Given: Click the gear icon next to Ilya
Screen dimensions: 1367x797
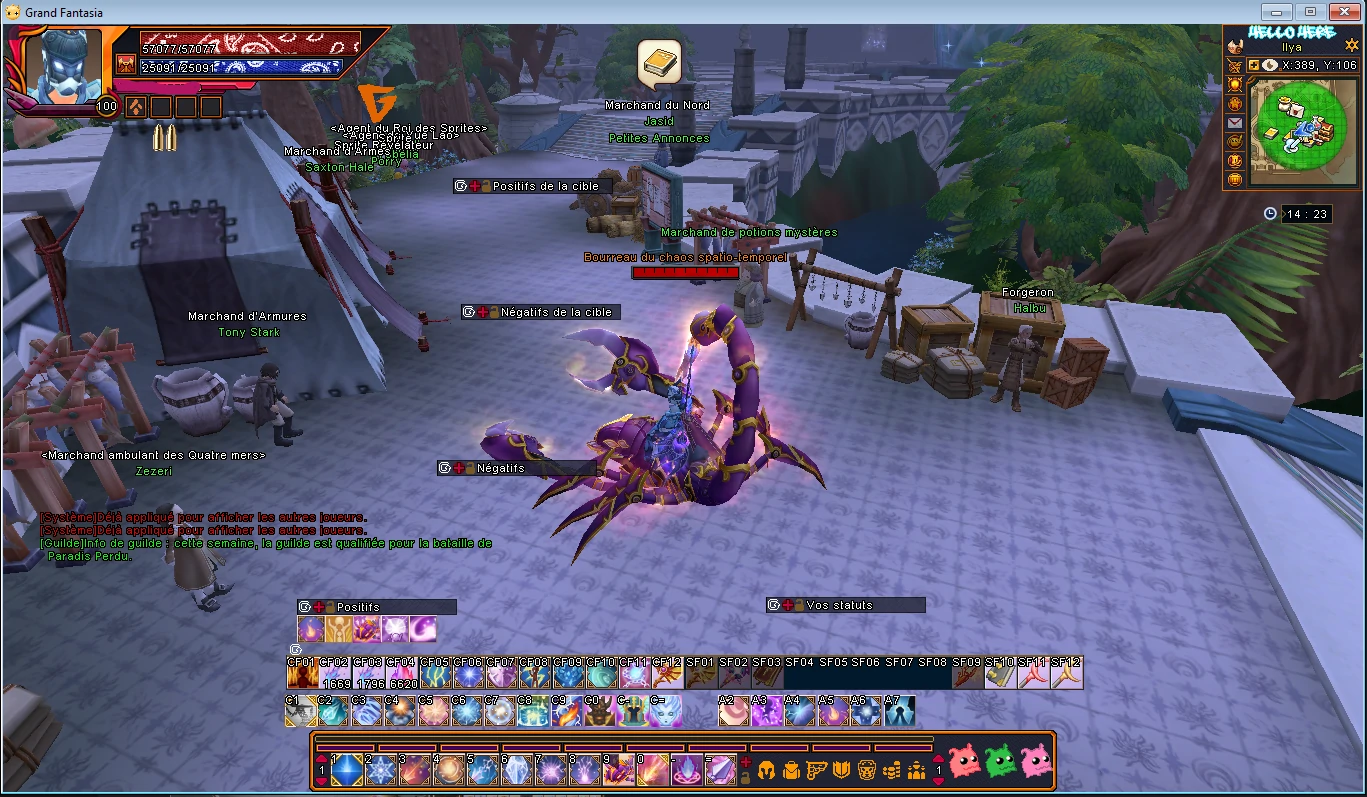Looking at the screenshot, I should tap(1351, 46).
